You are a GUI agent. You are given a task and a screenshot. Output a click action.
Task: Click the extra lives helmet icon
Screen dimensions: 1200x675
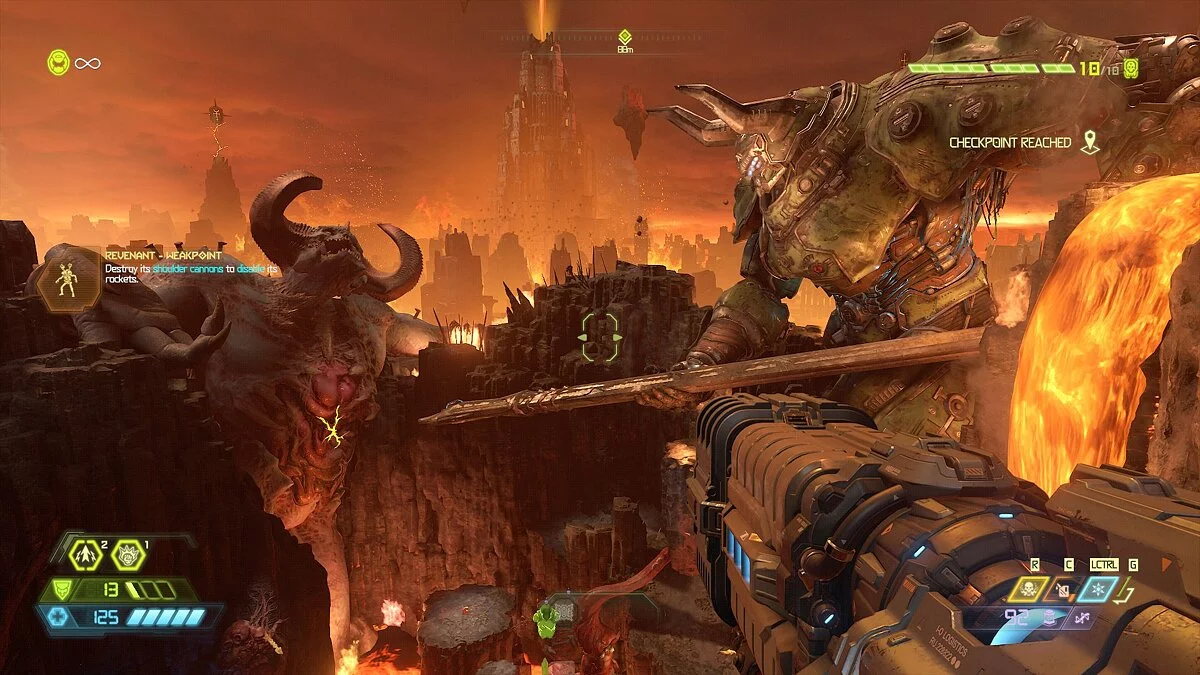58,63
